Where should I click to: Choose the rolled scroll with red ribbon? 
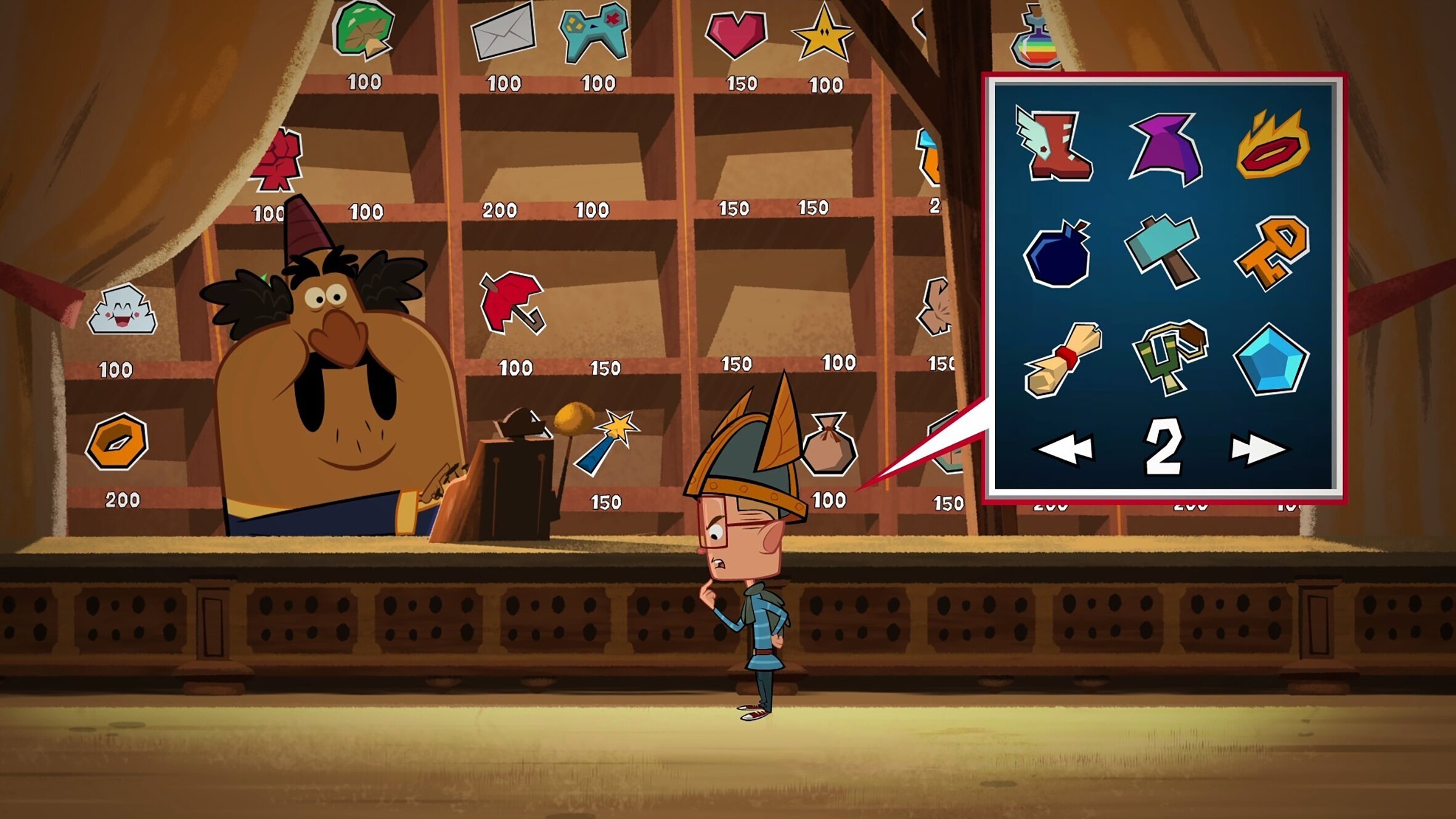pyautogui.click(x=1061, y=359)
